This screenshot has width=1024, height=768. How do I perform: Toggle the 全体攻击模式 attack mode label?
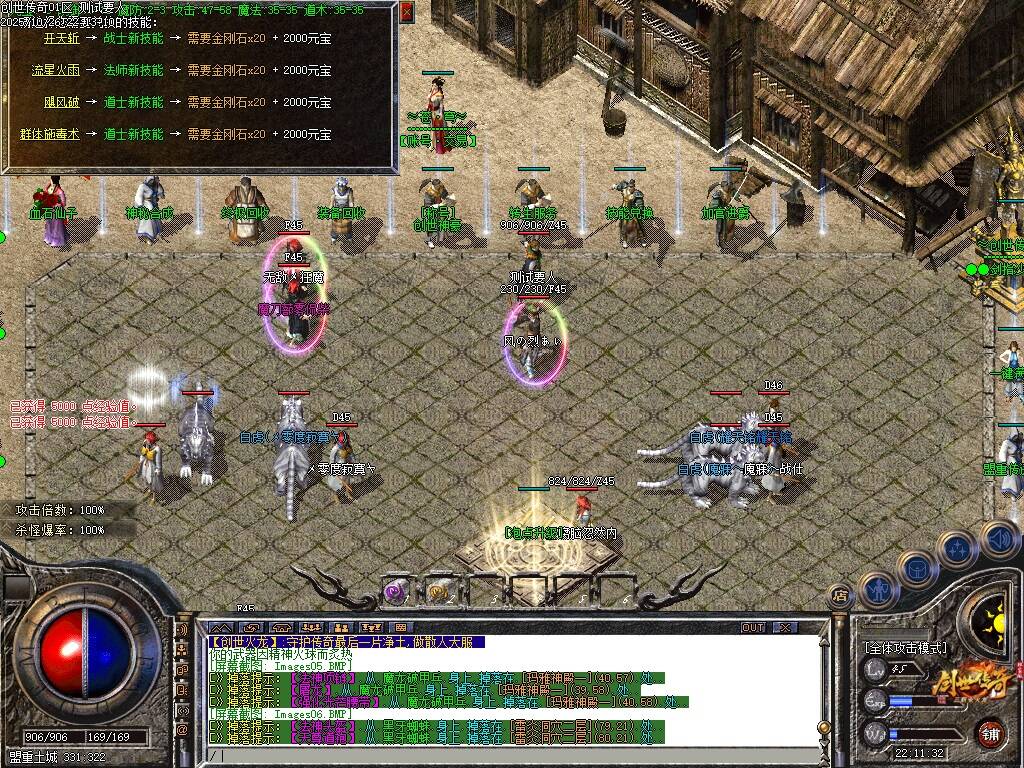coord(905,648)
